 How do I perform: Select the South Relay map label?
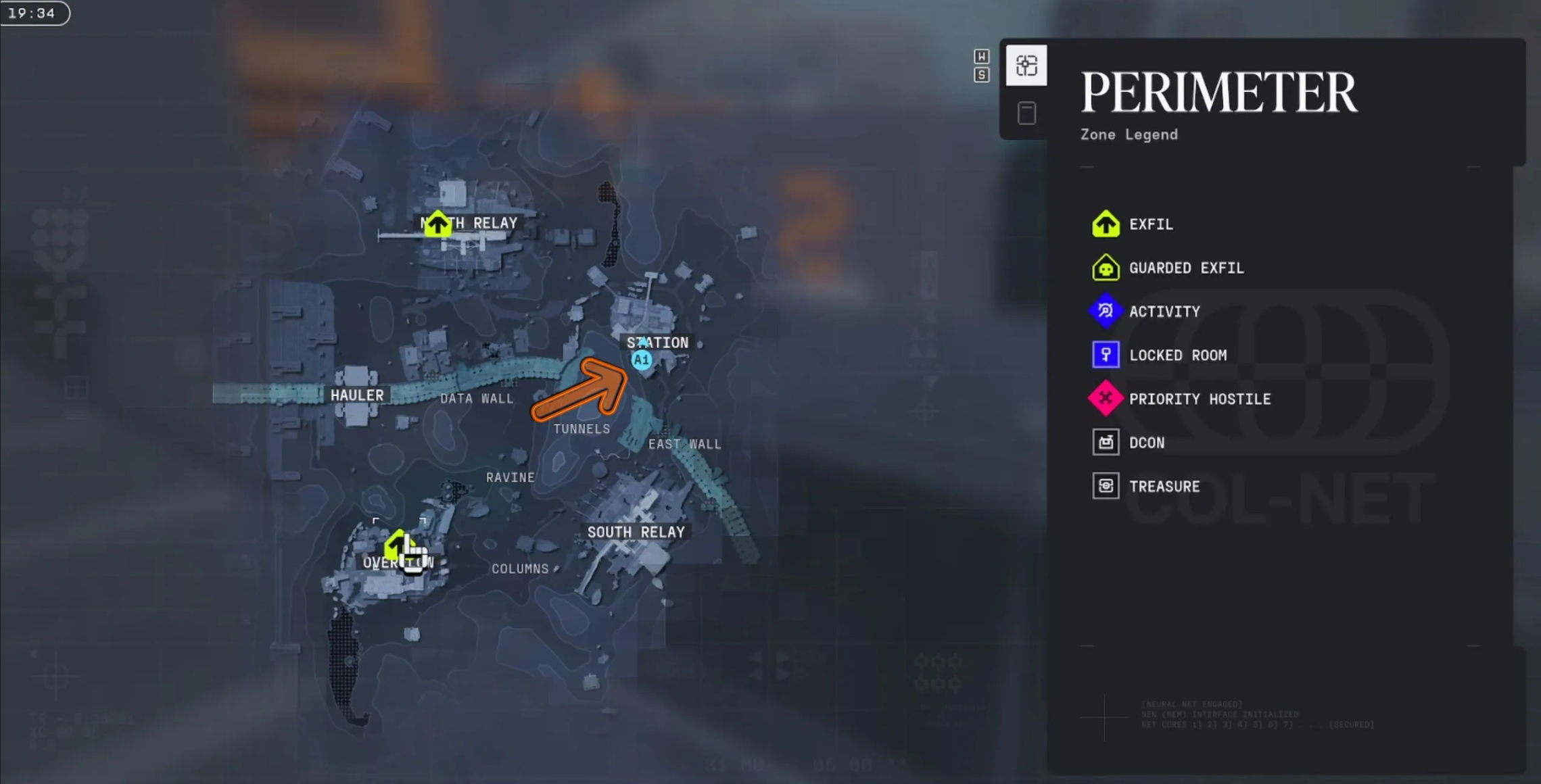[x=636, y=533]
